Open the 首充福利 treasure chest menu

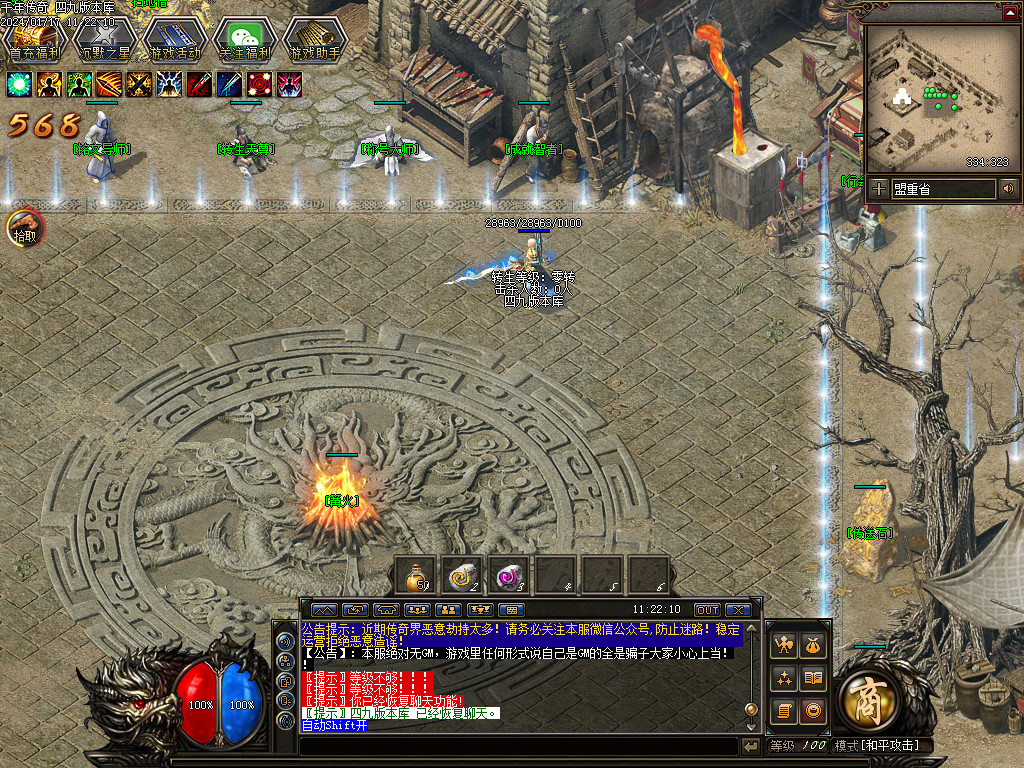33,39
